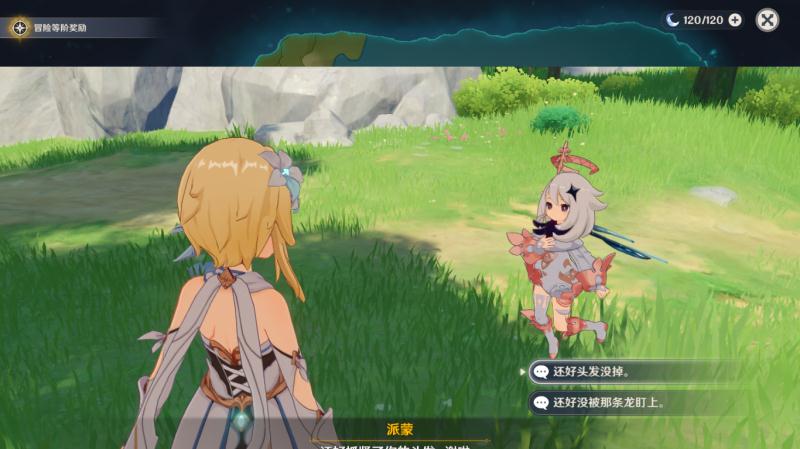Viewport: 800px width, 449px height.
Task: Add resin with the plus button
Action: point(735,20)
